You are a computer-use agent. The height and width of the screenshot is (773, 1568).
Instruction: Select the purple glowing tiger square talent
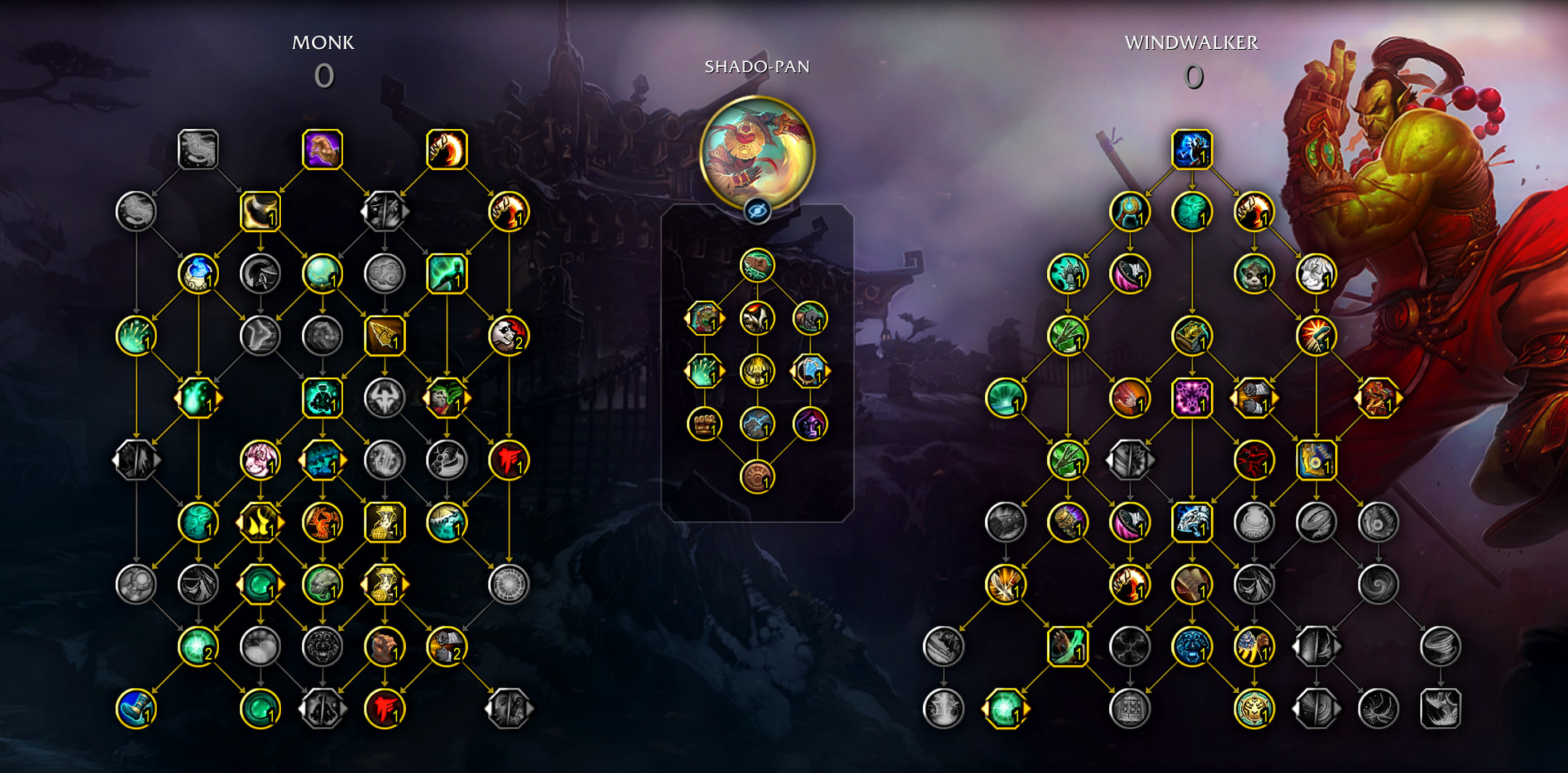(1192, 398)
